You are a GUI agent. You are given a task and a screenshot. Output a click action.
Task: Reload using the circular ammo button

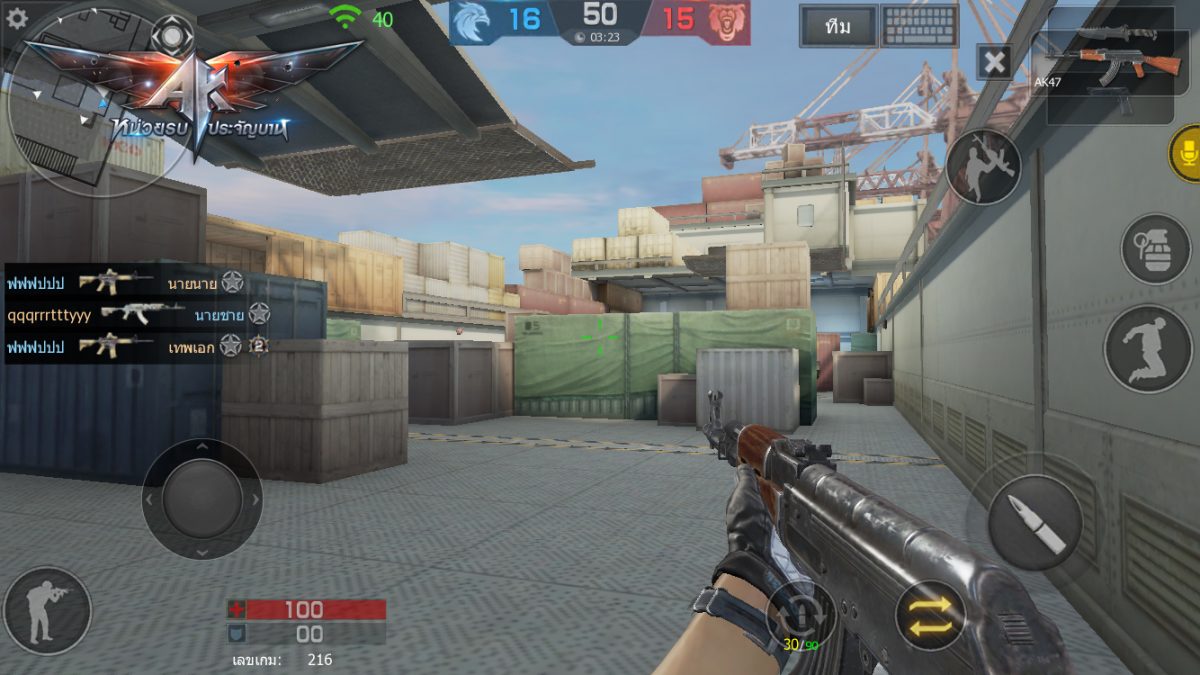pos(800,612)
